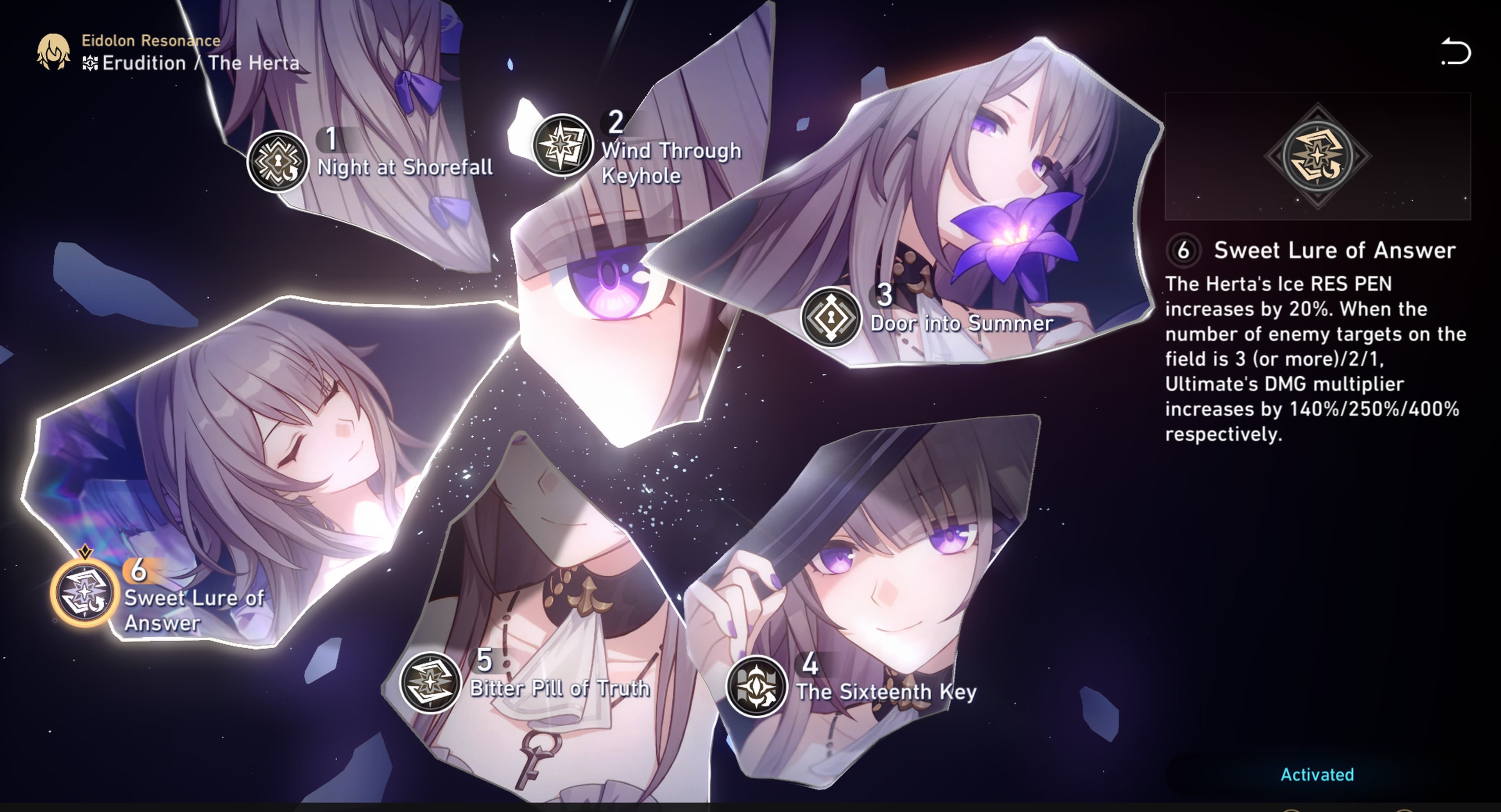Image resolution: width=1501 pixels, height=812 pixels.
Task: Click The Herta's avatar portrait icon
Action: (x=53, y=51)
